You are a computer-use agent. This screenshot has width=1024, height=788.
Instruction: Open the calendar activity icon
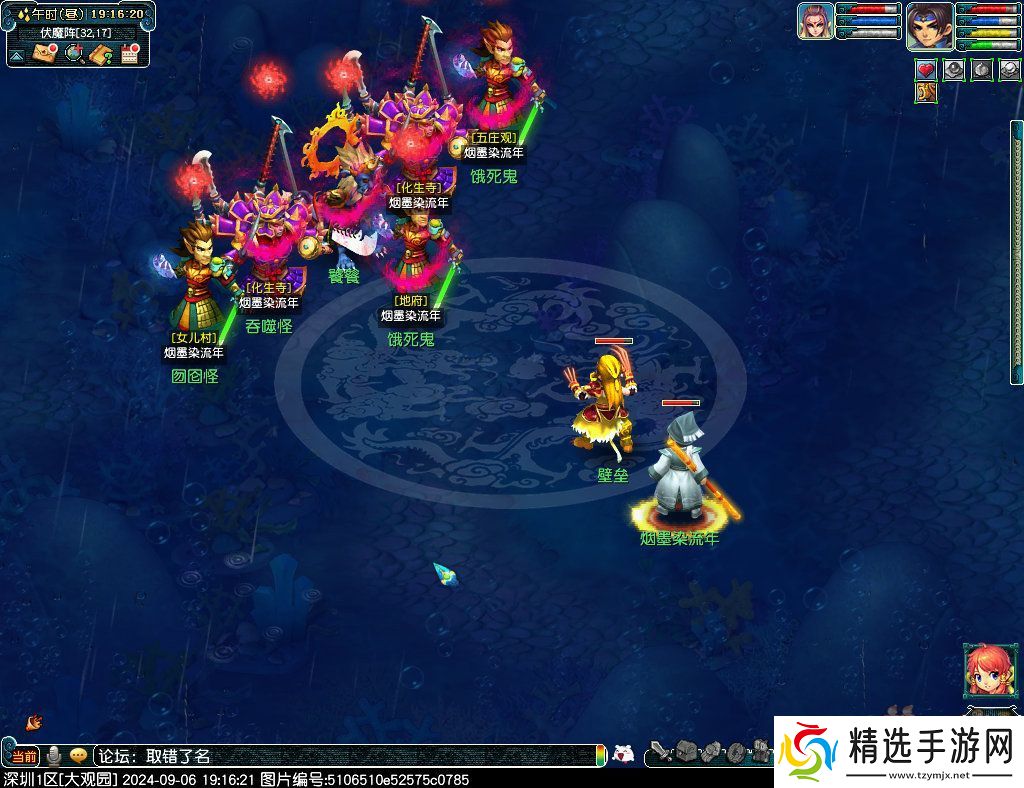(128, 54)
